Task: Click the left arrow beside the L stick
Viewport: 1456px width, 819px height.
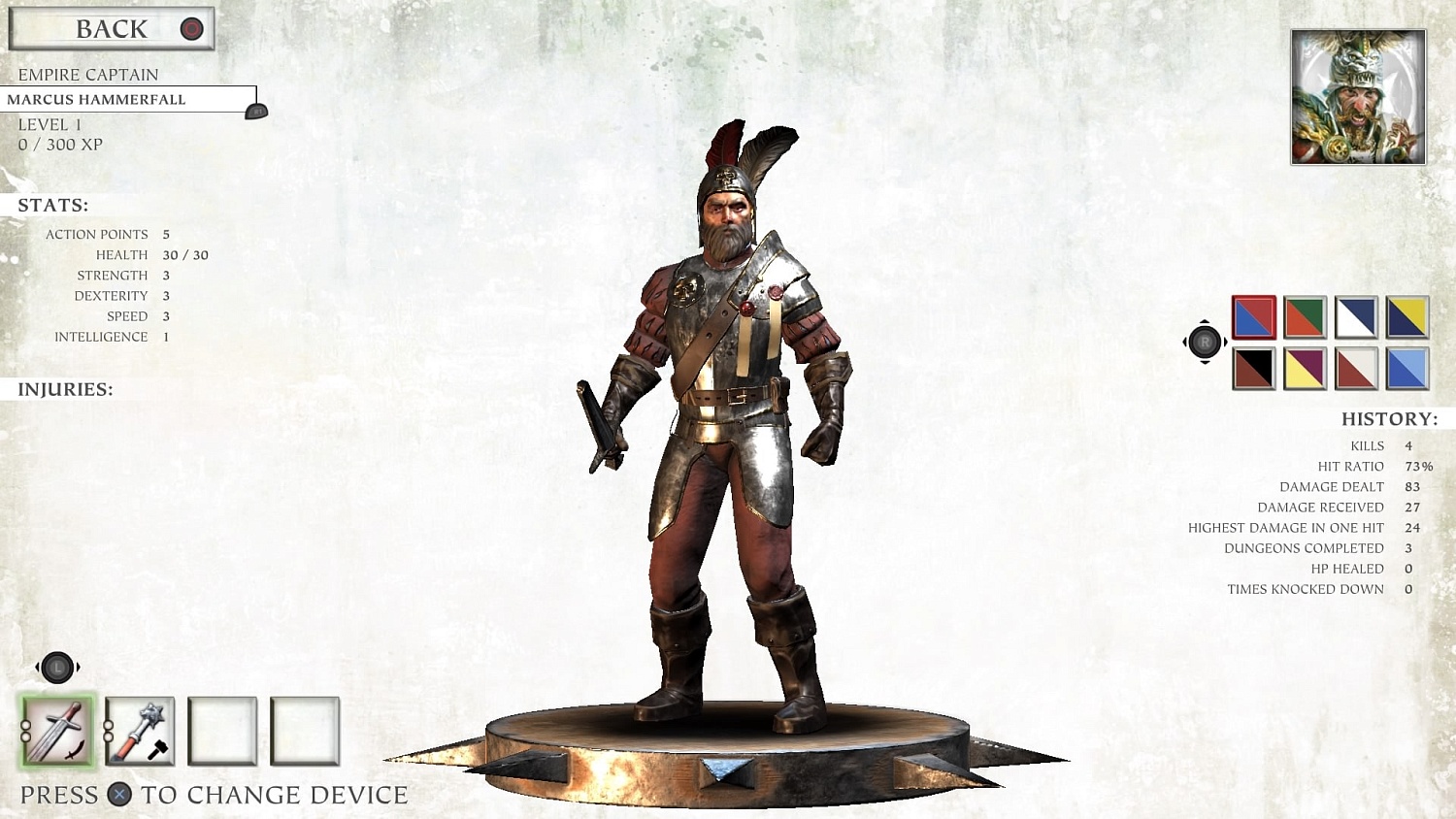Action: tap(36, 667)
